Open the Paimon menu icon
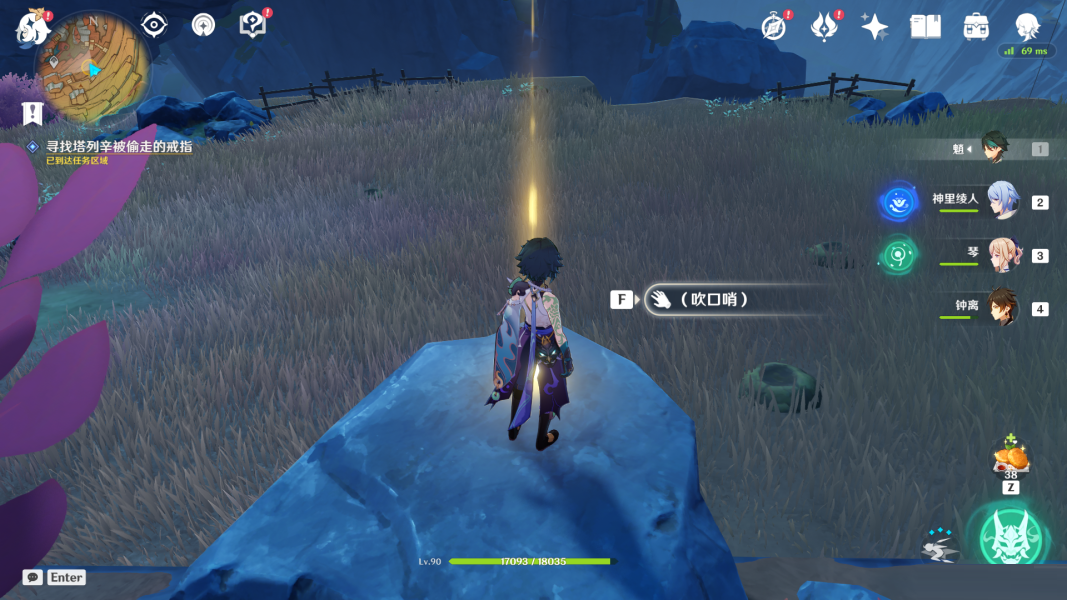Viewport: 1067px width, 600px height. pyautogui.click(x=32, y=27)
